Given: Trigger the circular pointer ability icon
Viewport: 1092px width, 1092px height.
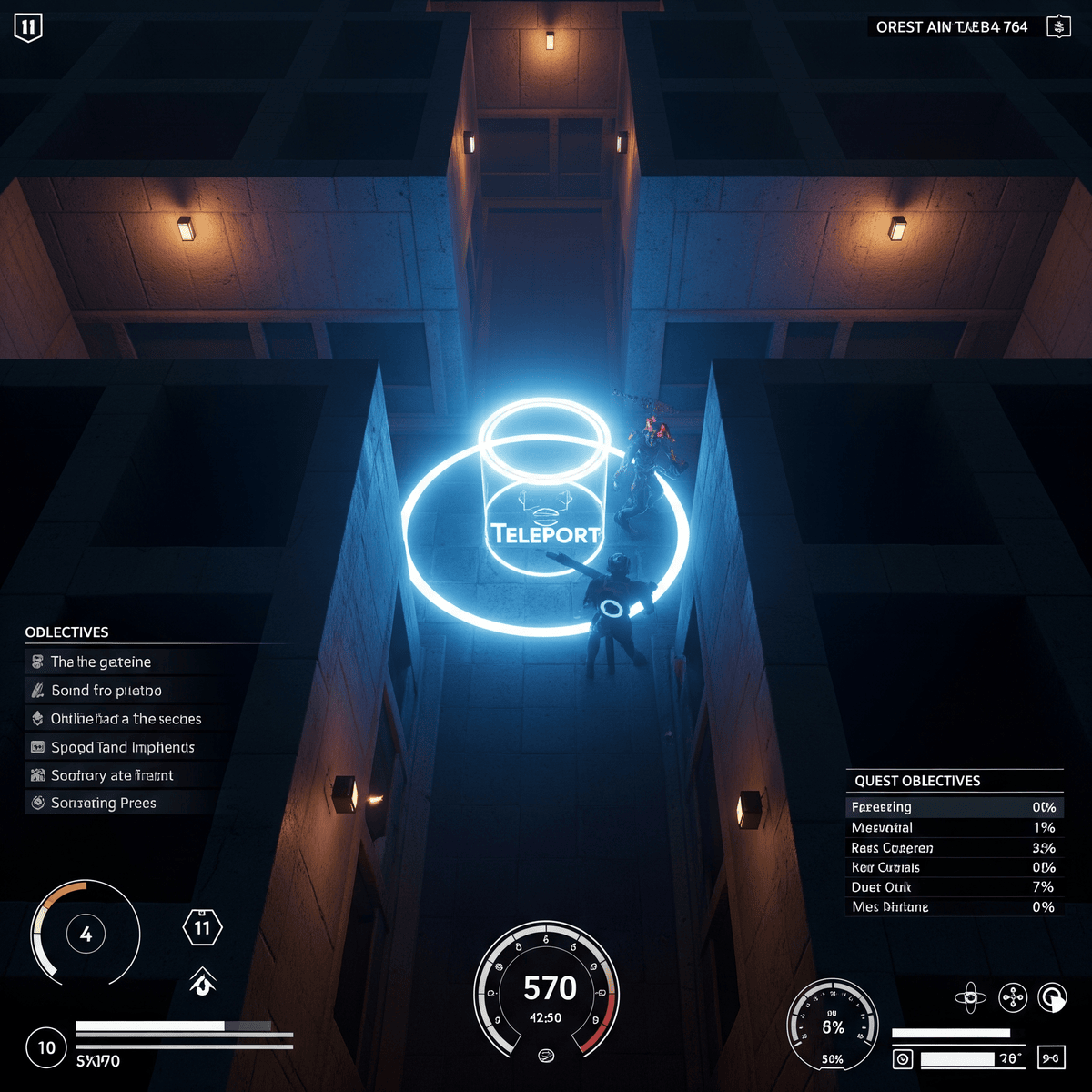Looking at the screenshot, I should click(1053, 997).
